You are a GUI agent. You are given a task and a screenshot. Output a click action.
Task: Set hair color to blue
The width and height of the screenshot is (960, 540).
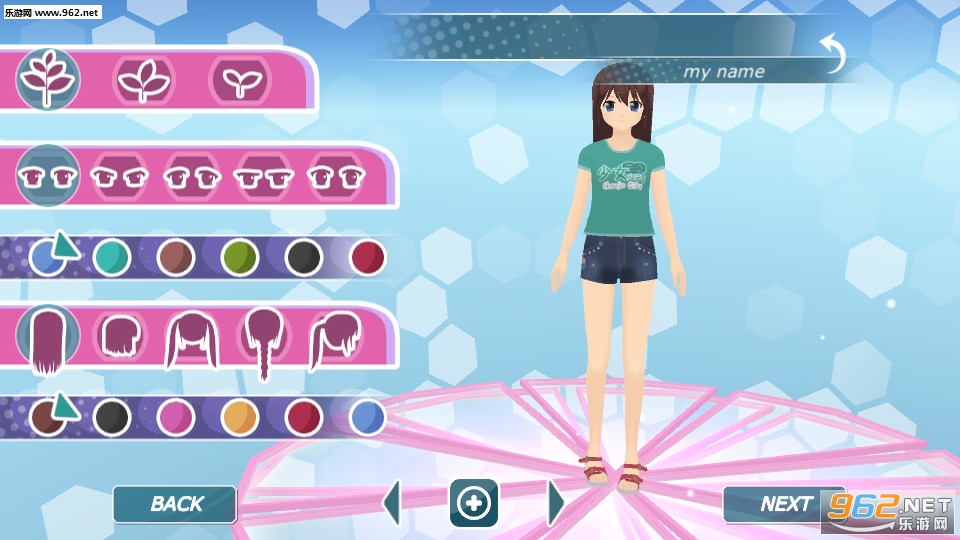pos(367,416)
